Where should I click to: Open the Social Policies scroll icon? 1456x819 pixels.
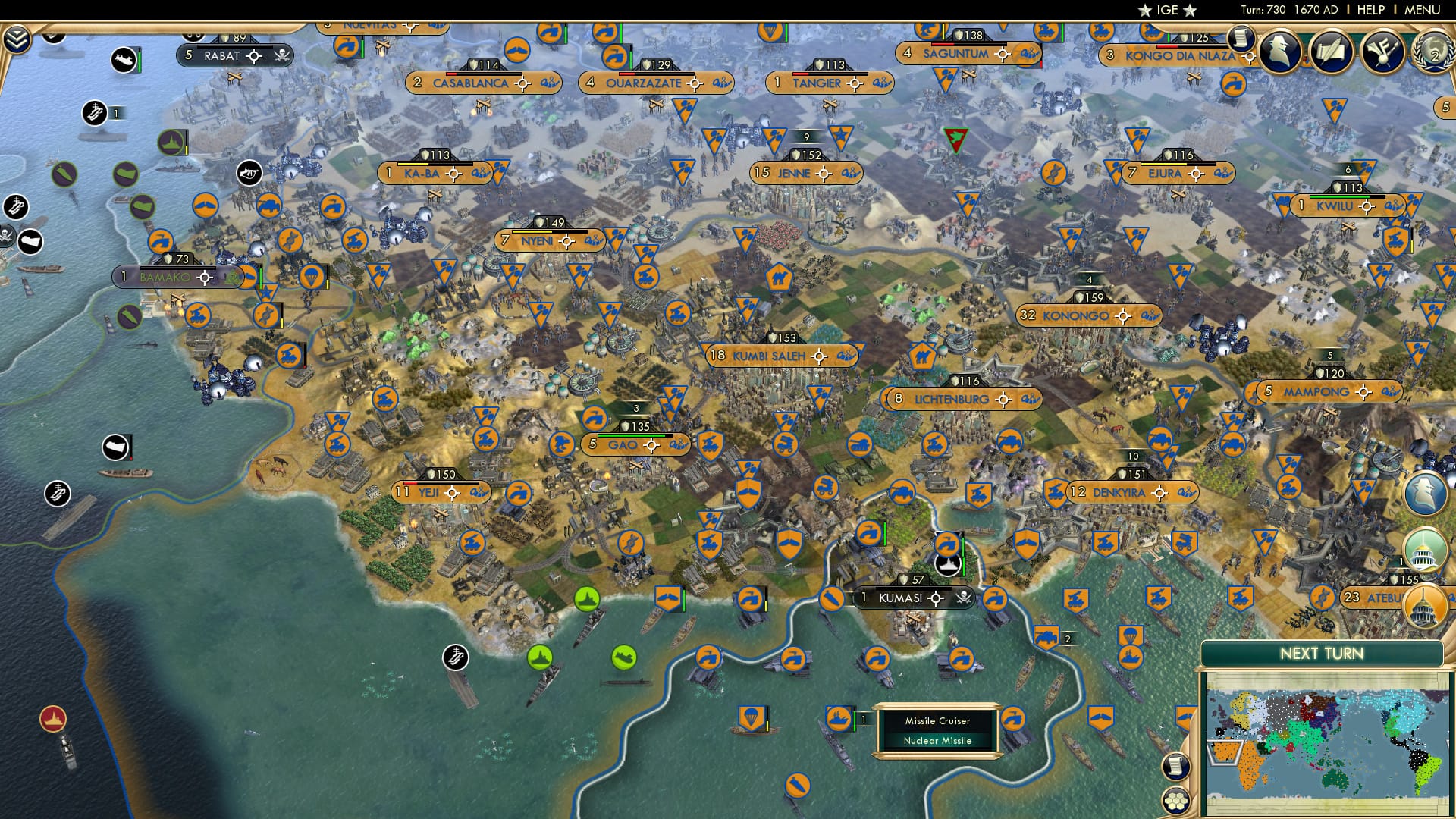pos(1330,51)
